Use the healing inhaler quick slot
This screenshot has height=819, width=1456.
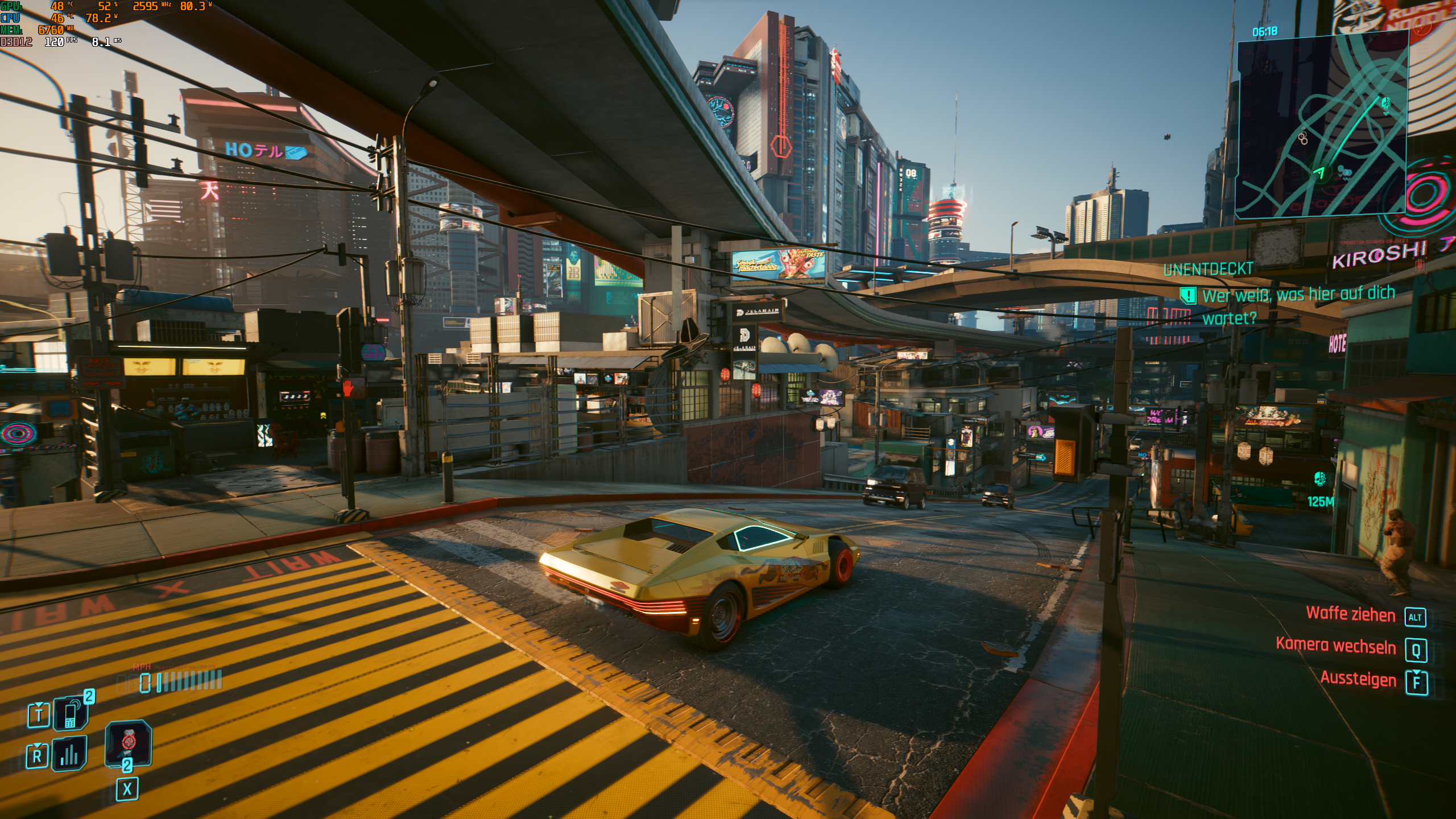(129, 743)
